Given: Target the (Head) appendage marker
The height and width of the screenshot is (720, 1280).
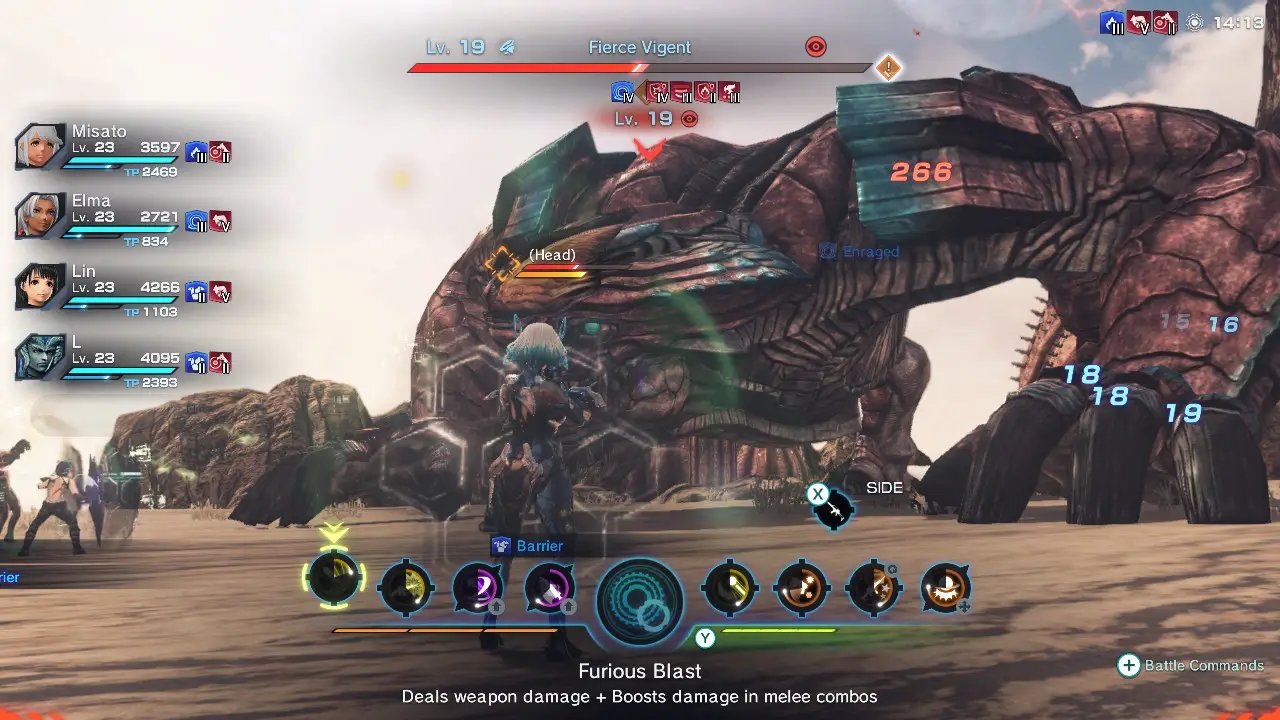Looking at the screenshot, I should (502, 263).
